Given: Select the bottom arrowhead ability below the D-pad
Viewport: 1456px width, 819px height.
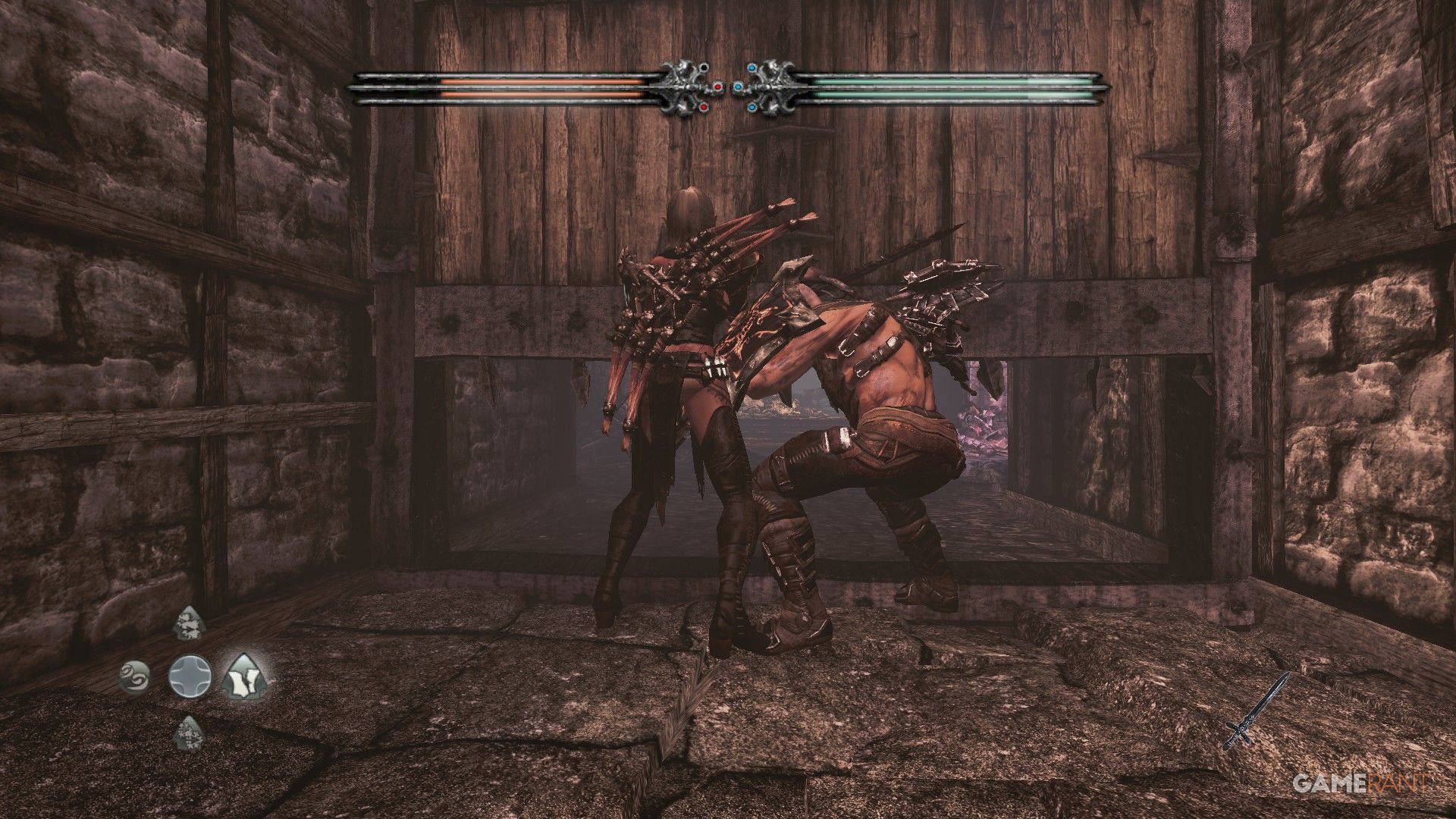Looking at the screenshot, I should pyautogui.click(x=189, y=733).
